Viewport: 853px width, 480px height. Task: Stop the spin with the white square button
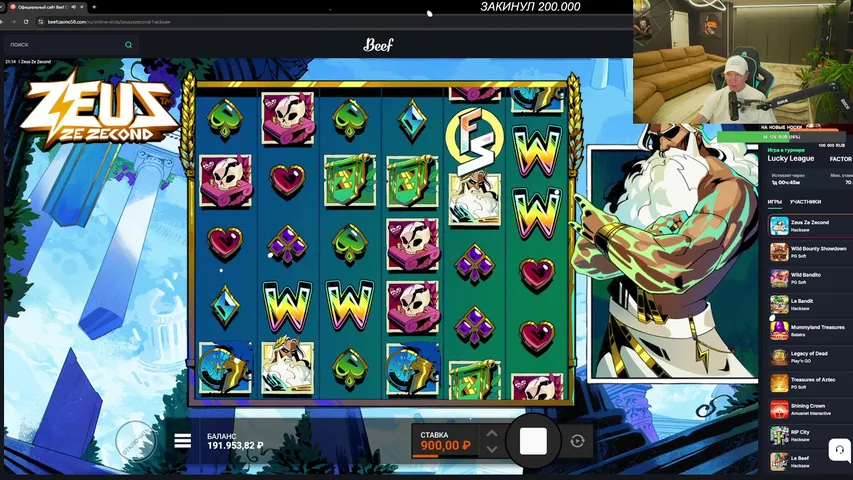(533, 441)
